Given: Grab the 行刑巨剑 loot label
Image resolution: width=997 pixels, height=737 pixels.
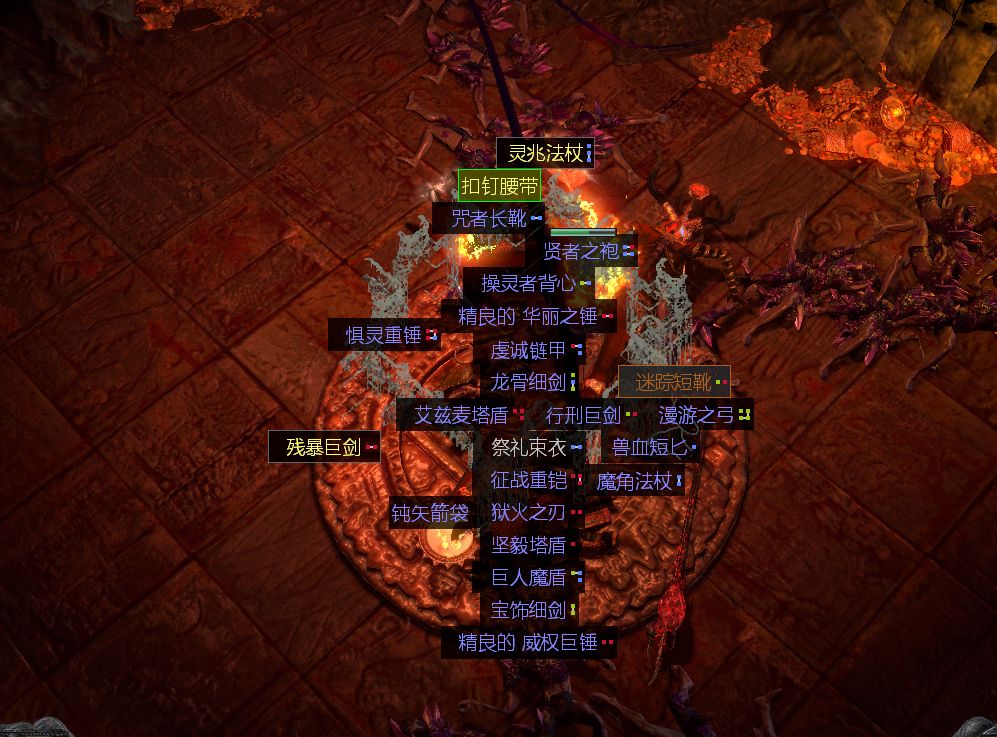Looking at the screenshot, I should (x=584, y=414).
